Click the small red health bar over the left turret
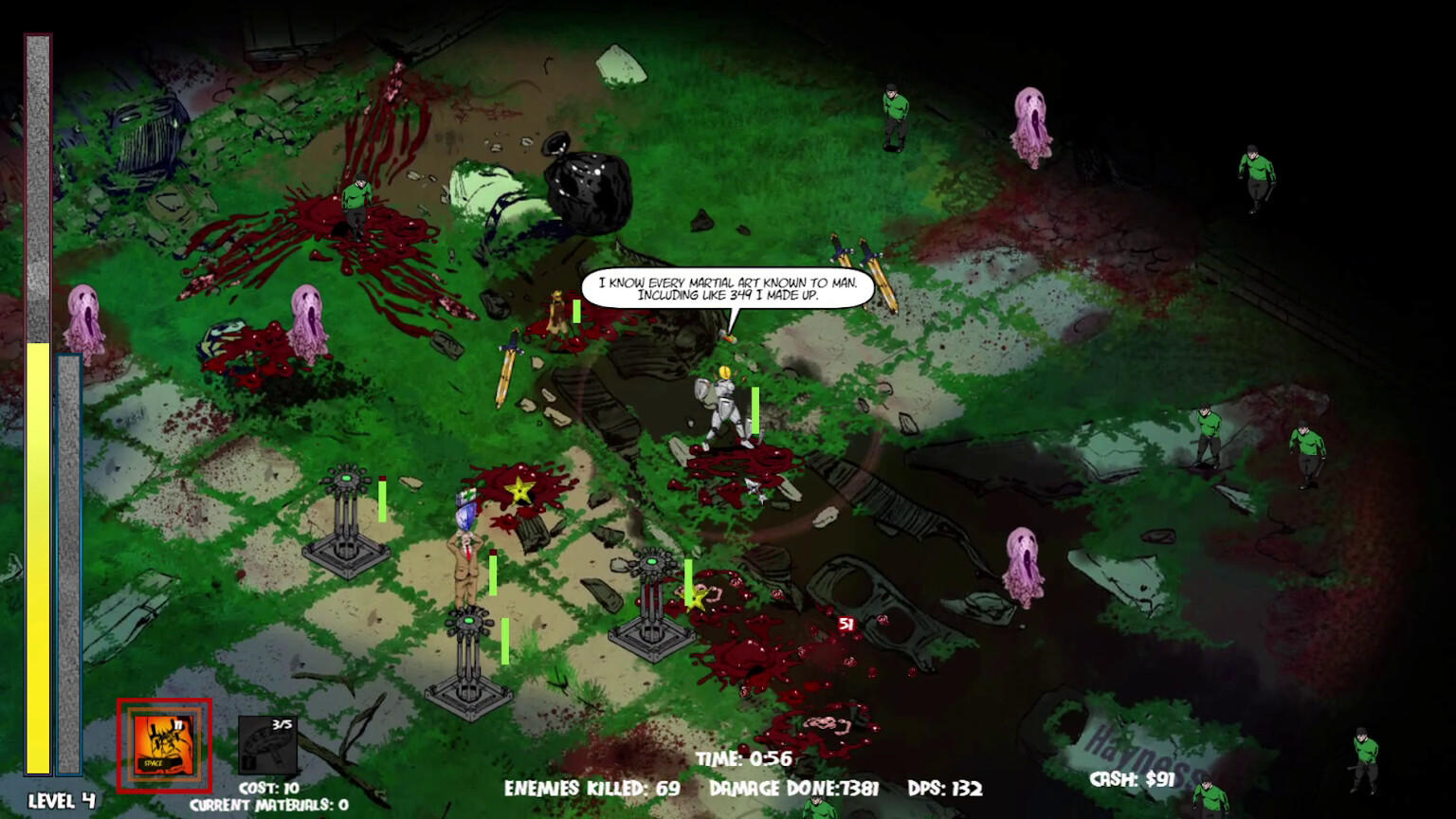Image resolution: width=1456 pixels, height=819 pixels. [x=381, y=479]
